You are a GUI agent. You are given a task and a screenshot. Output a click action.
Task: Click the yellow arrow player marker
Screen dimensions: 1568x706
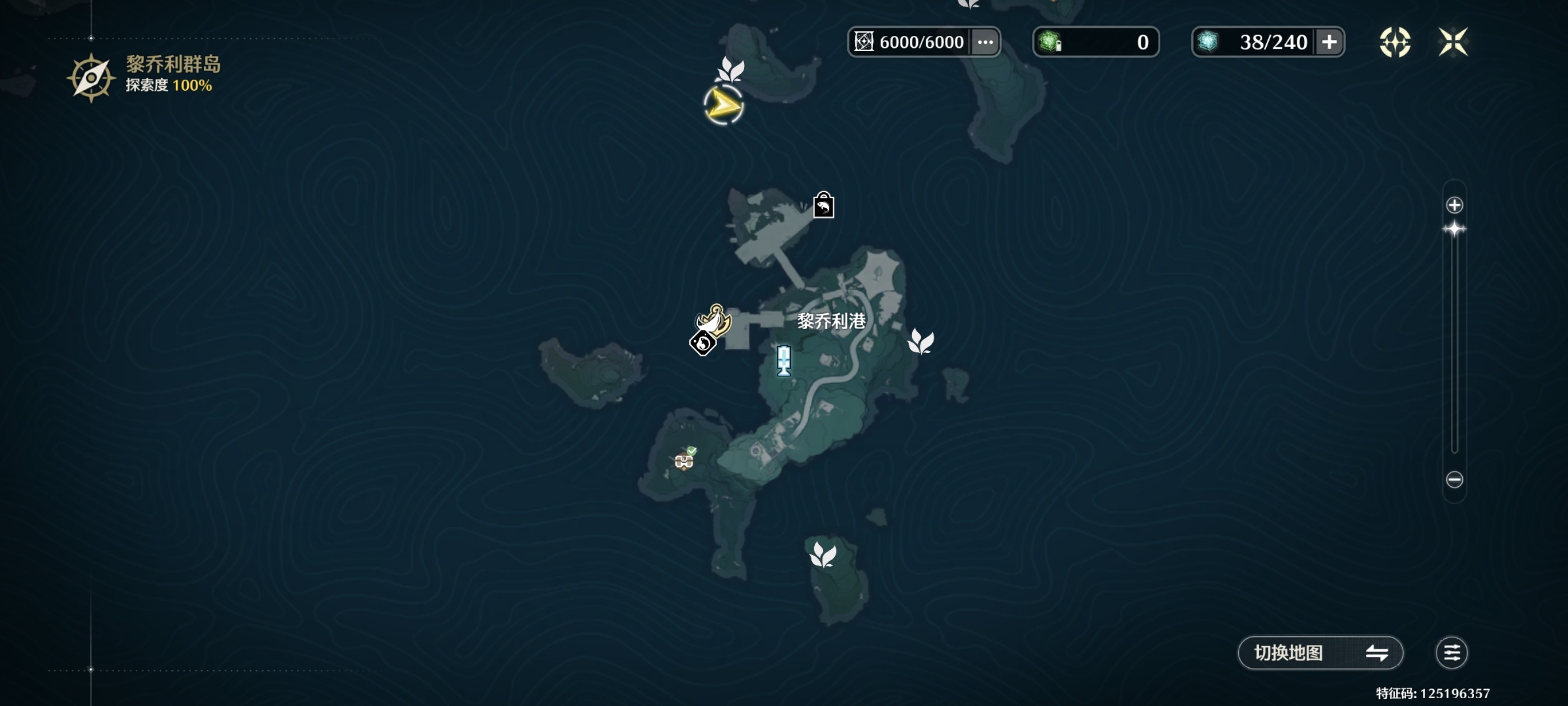pyautogui.click(x=723, y=105)
